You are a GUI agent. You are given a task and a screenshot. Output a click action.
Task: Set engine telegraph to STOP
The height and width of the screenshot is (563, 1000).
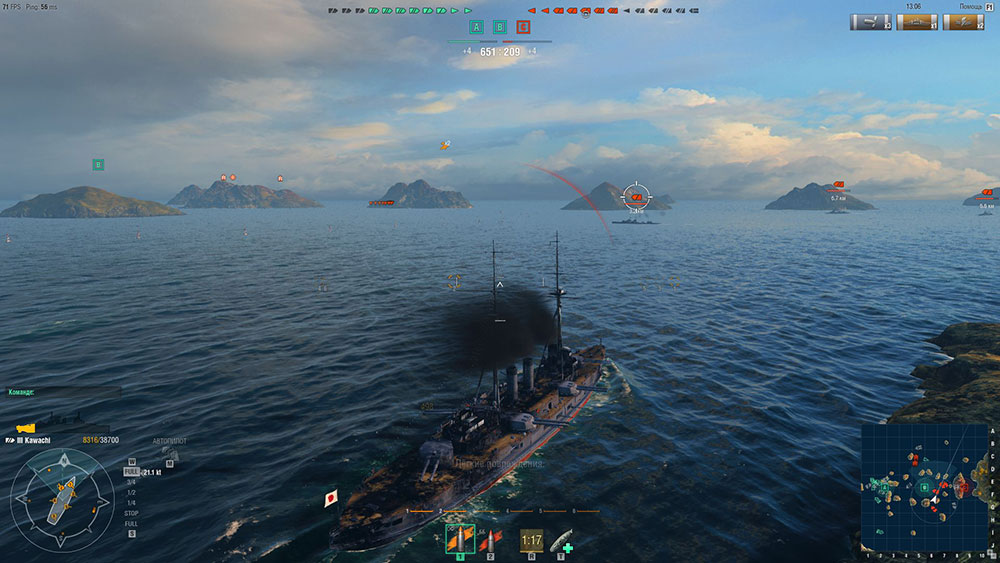pos(131,513)
